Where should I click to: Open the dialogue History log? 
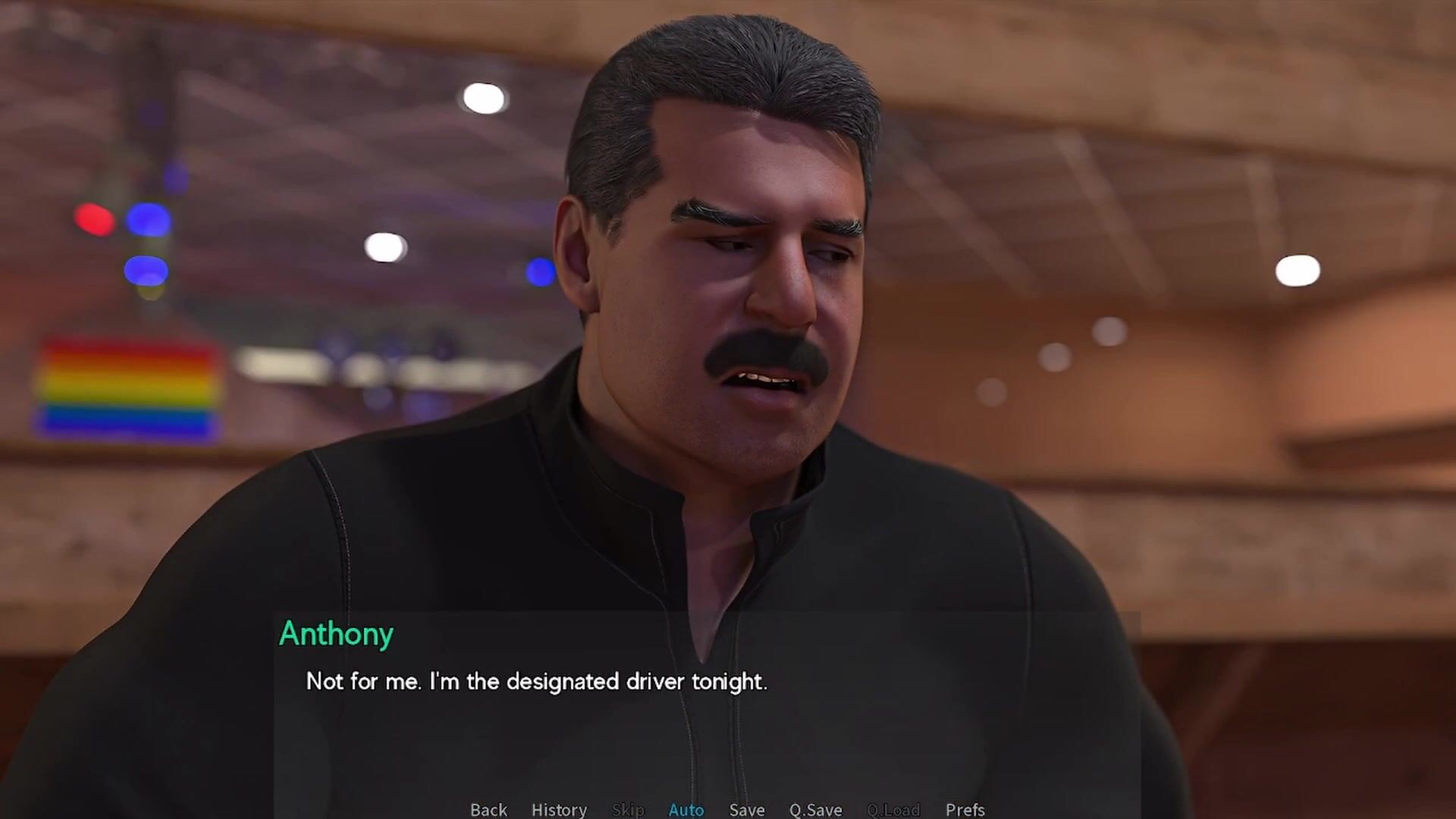coord(559,809)
